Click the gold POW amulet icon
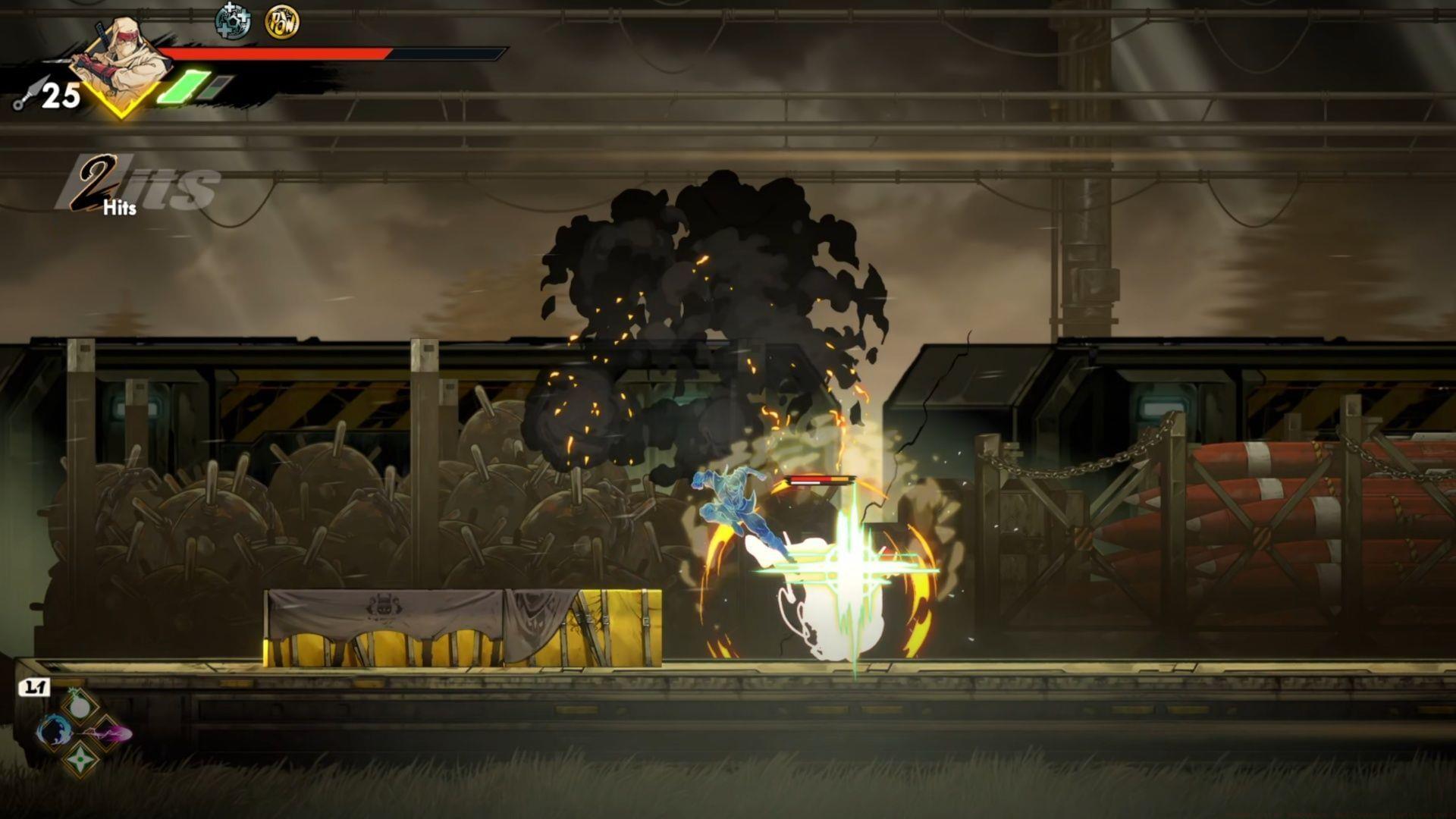The width and height of the screenshot is (1456, 819). click(282, 22)
